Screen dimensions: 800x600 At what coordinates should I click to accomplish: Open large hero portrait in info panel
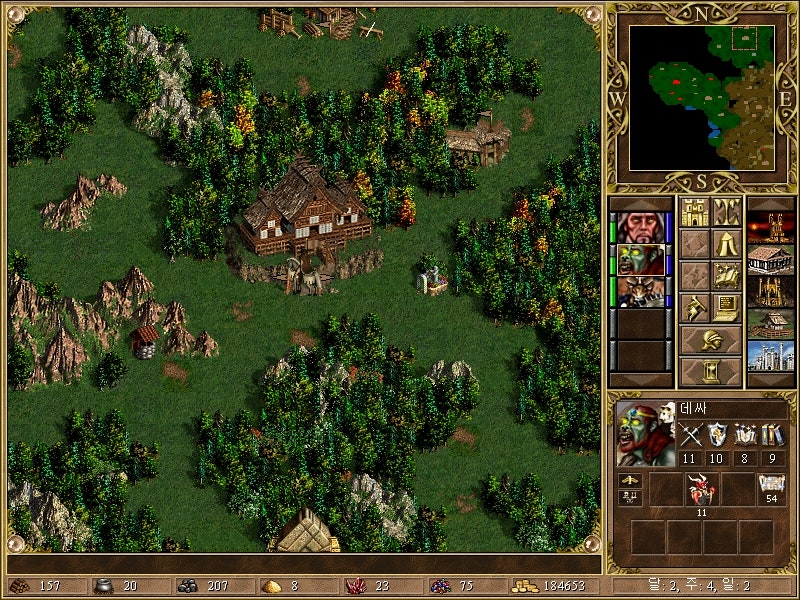pos(646,433)
